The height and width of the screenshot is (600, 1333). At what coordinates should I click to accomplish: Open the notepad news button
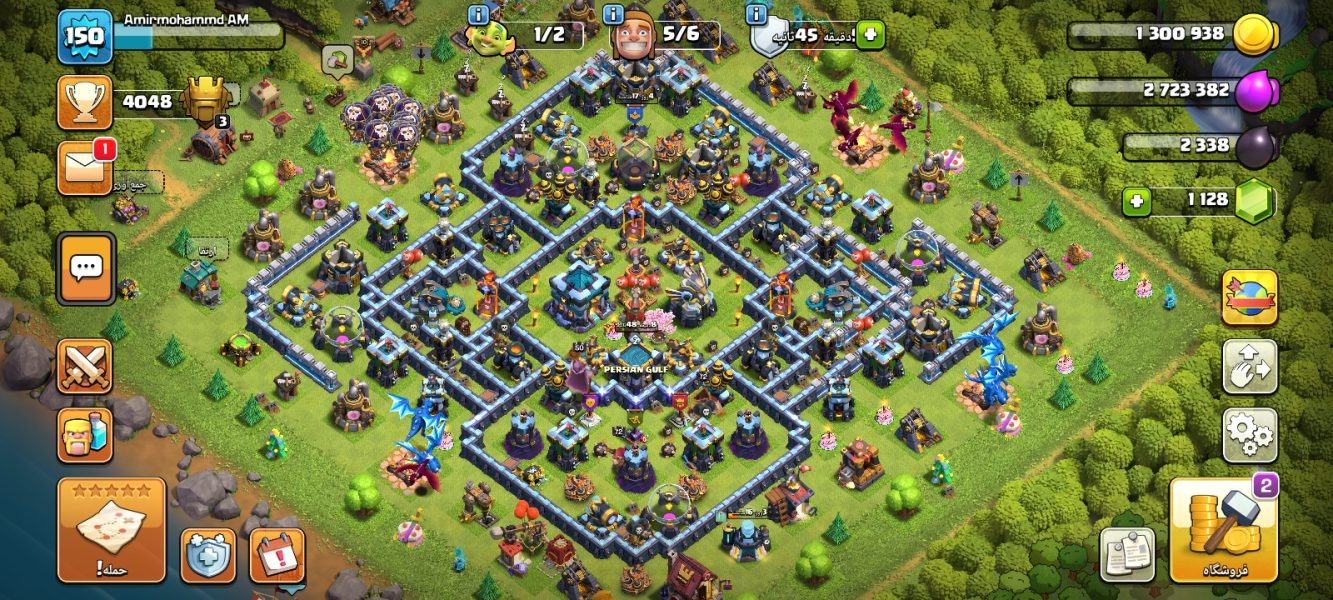click(x=1127, y=554)
